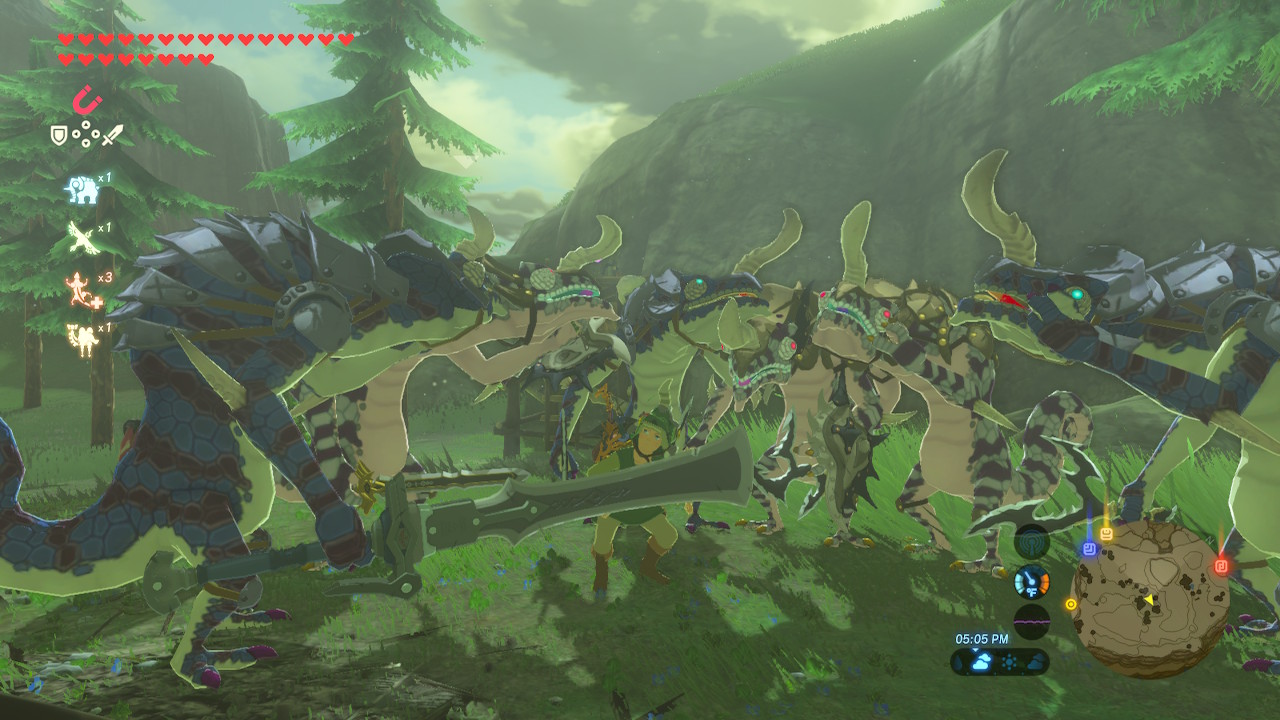
Task: Activate the yellow camel champion ability
Action: pyautogui.click(x=81, y=338)
